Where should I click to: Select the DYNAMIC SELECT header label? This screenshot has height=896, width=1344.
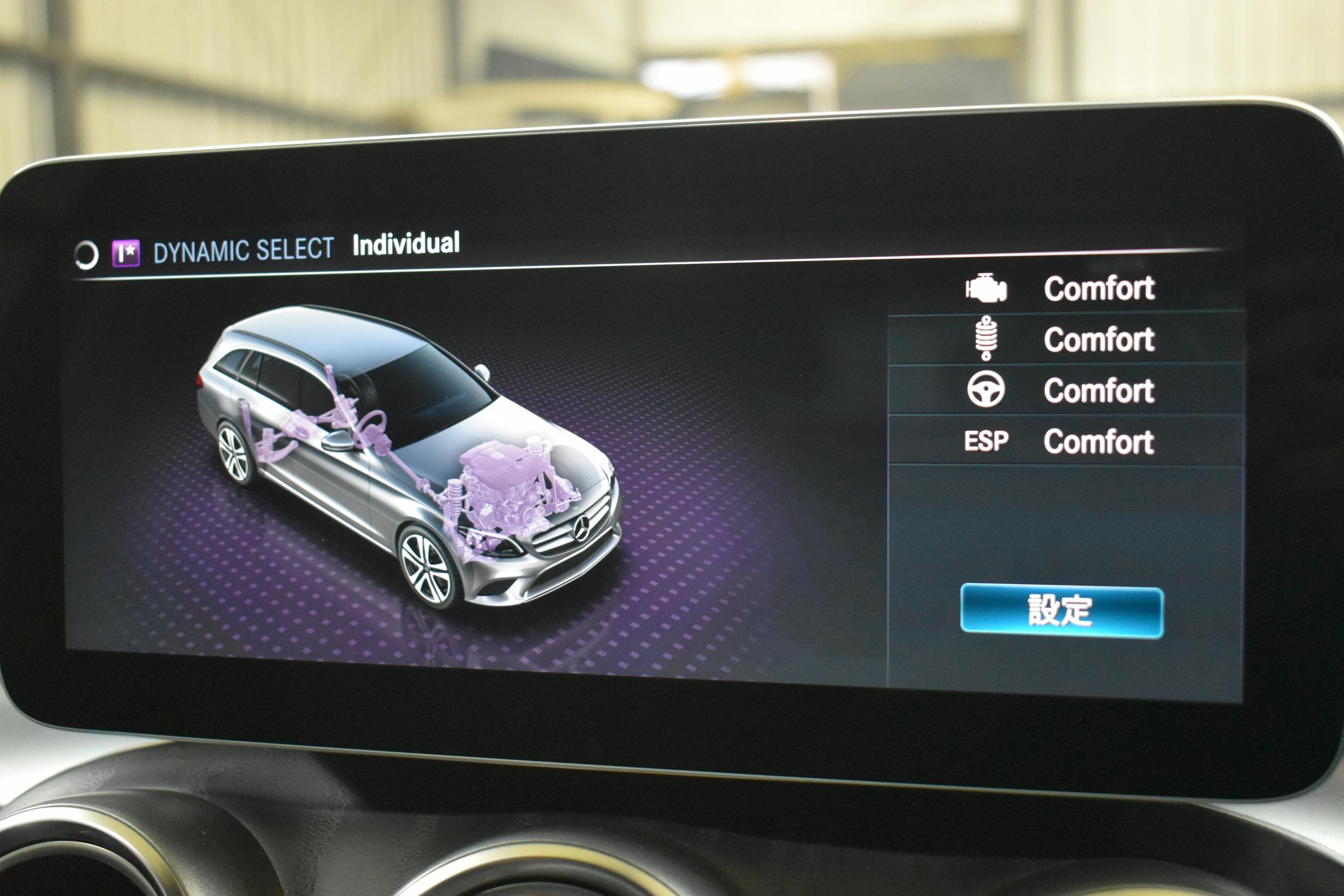pyautogui.click(x=243, y=250)
